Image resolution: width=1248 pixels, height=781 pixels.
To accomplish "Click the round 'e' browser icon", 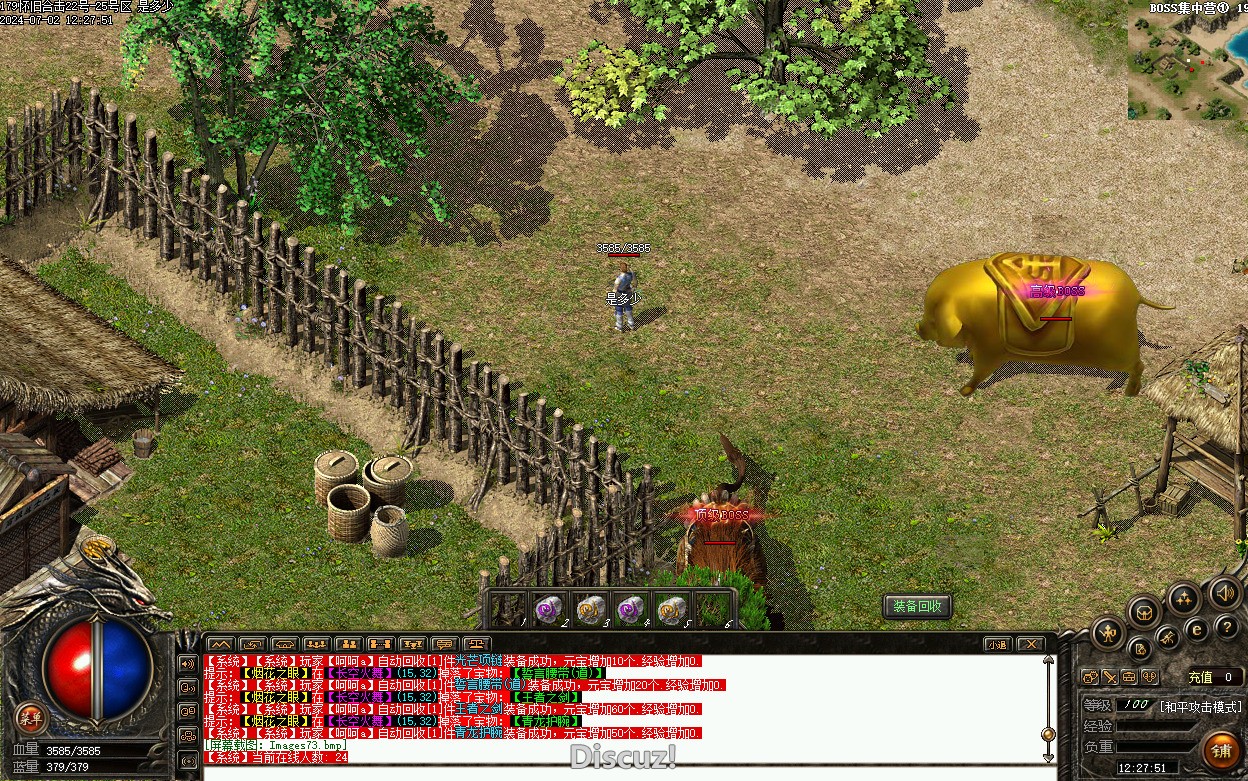I will pos(1196,629).
